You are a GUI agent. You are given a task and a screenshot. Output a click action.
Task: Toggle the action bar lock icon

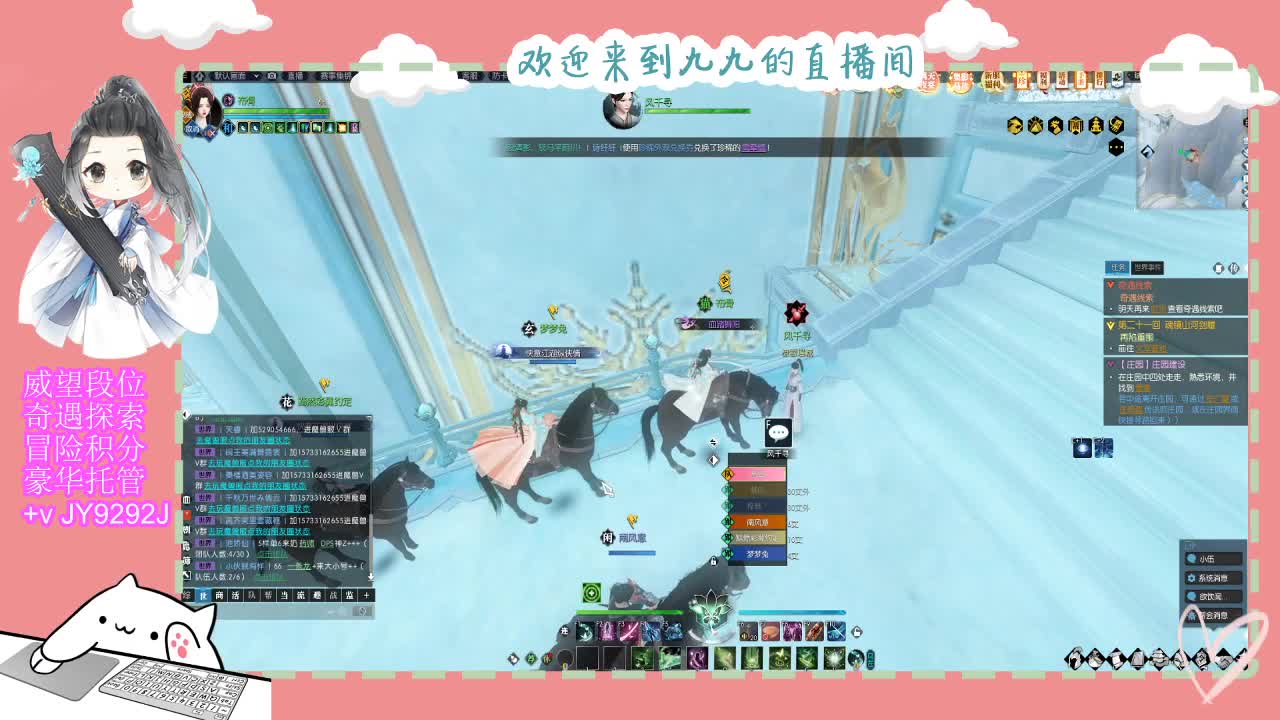pos(856,633)
